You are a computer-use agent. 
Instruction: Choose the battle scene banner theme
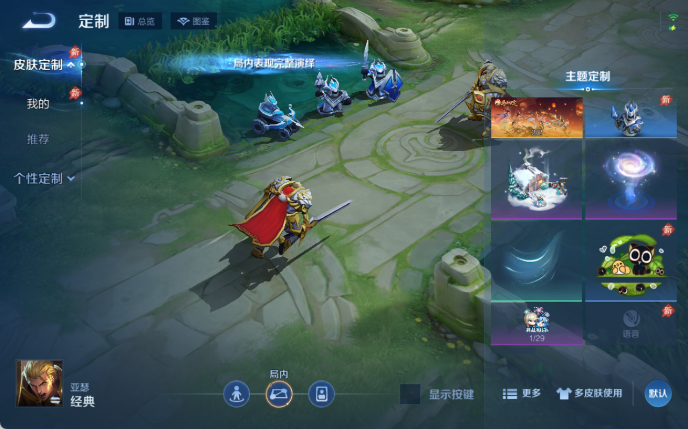pos(536,117)
